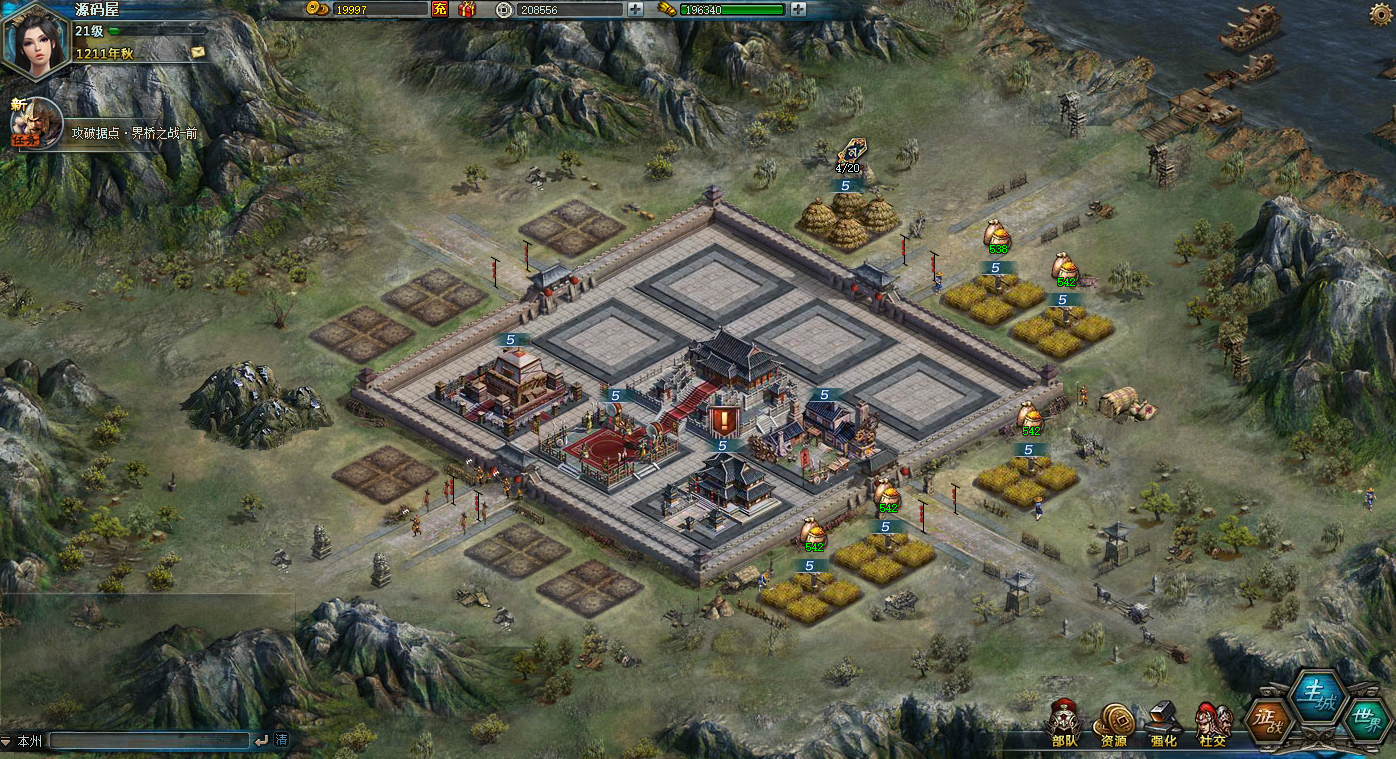Screen dimensions: 1396x759
Task: Click the red 充 recharge button
Action: [439, 9]
